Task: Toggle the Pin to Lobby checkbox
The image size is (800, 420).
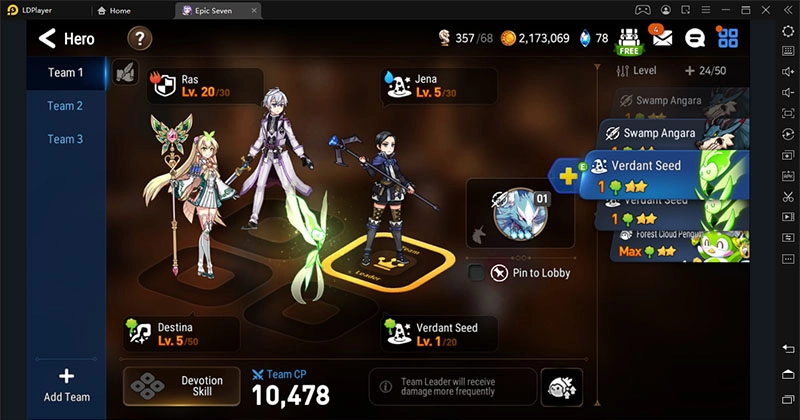Action: [x=478, y=273]
